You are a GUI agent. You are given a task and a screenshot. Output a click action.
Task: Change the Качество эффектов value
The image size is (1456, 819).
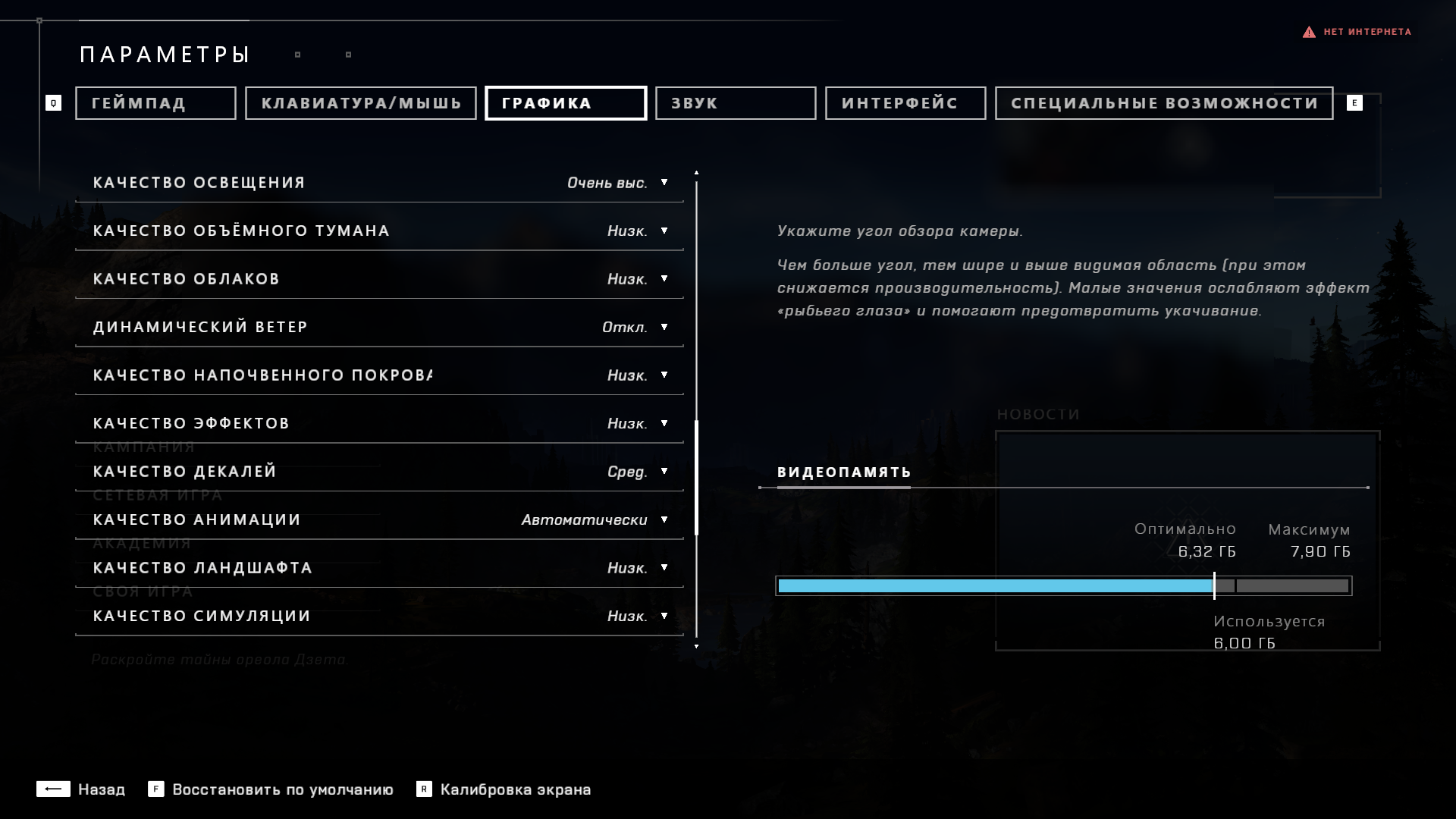(637, 423)
